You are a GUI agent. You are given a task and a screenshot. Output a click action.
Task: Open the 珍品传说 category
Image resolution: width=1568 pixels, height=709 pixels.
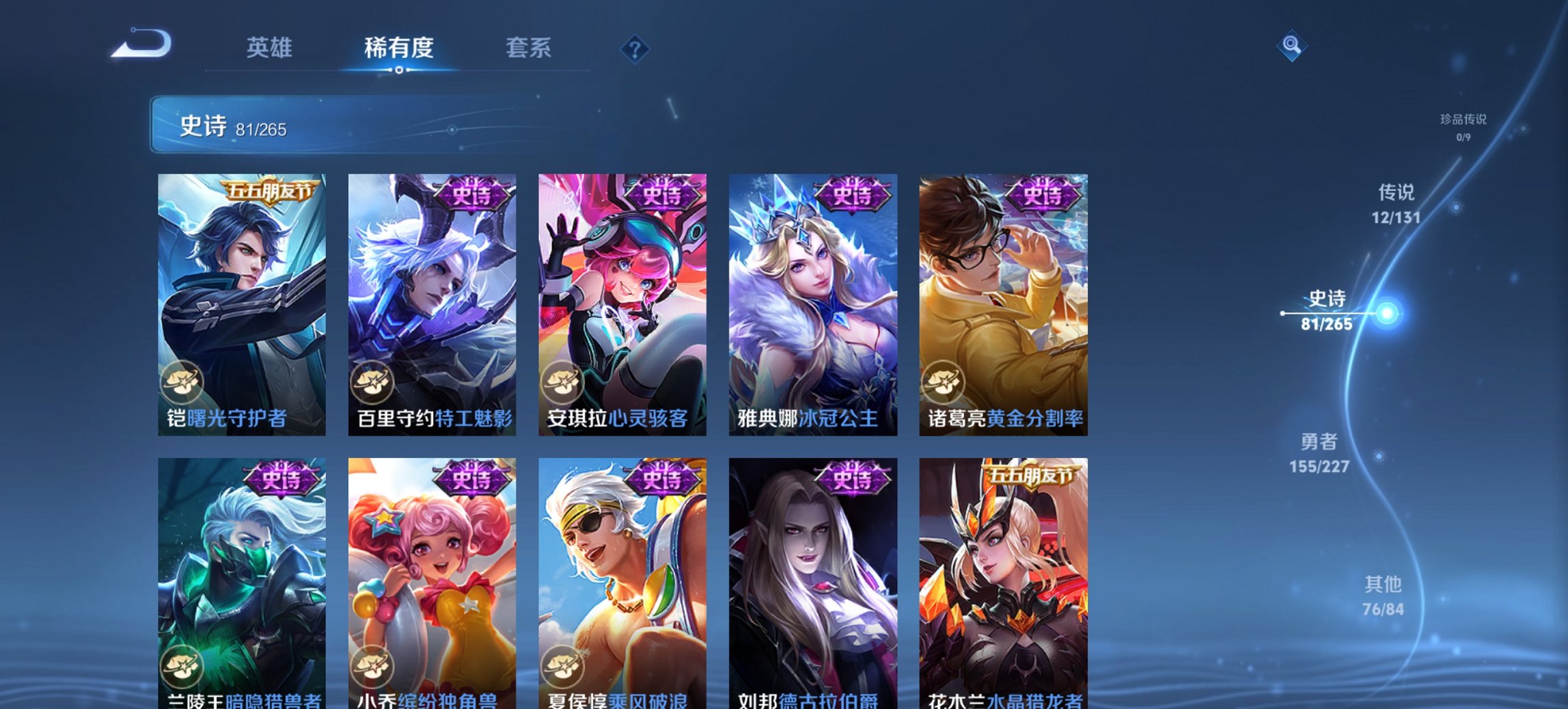[1465, 126]
